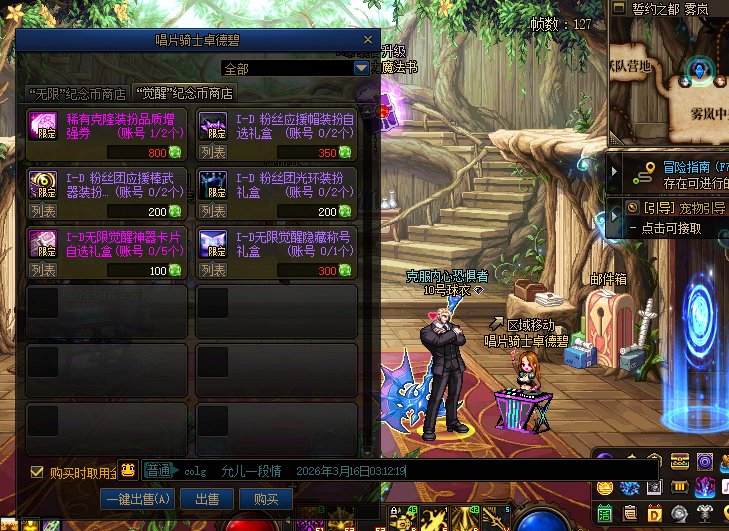Toggle the 购买时取用 checkbox
729x531 pixels.
[37, 472]
